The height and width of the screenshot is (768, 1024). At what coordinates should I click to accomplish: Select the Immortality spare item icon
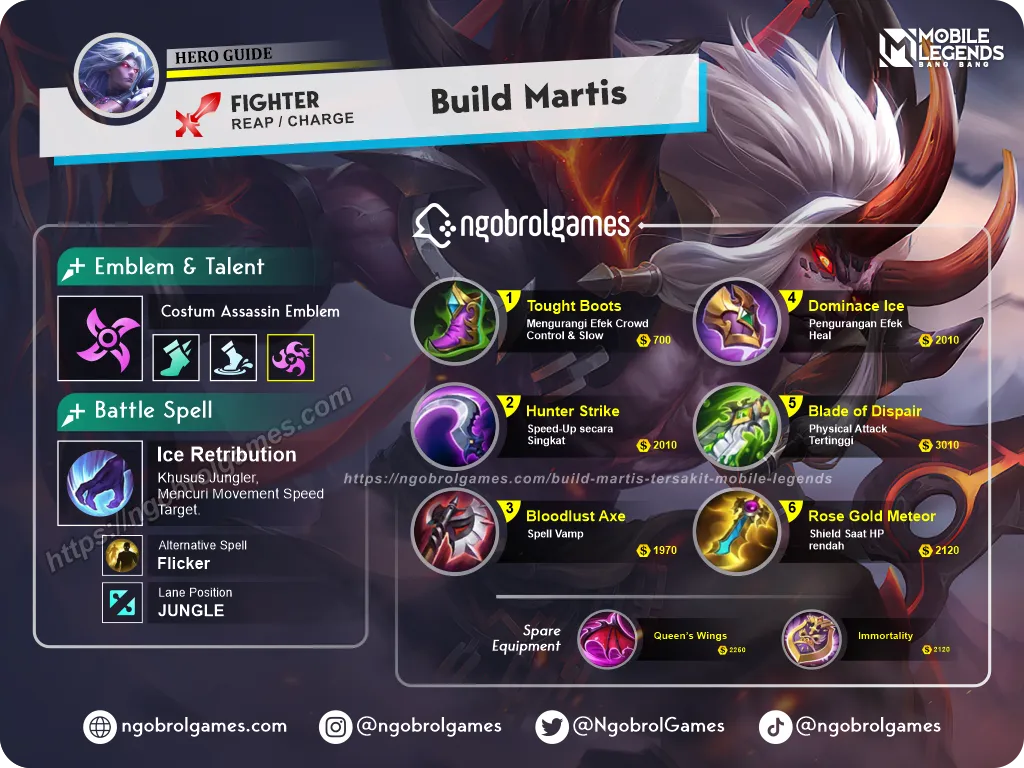812,639
